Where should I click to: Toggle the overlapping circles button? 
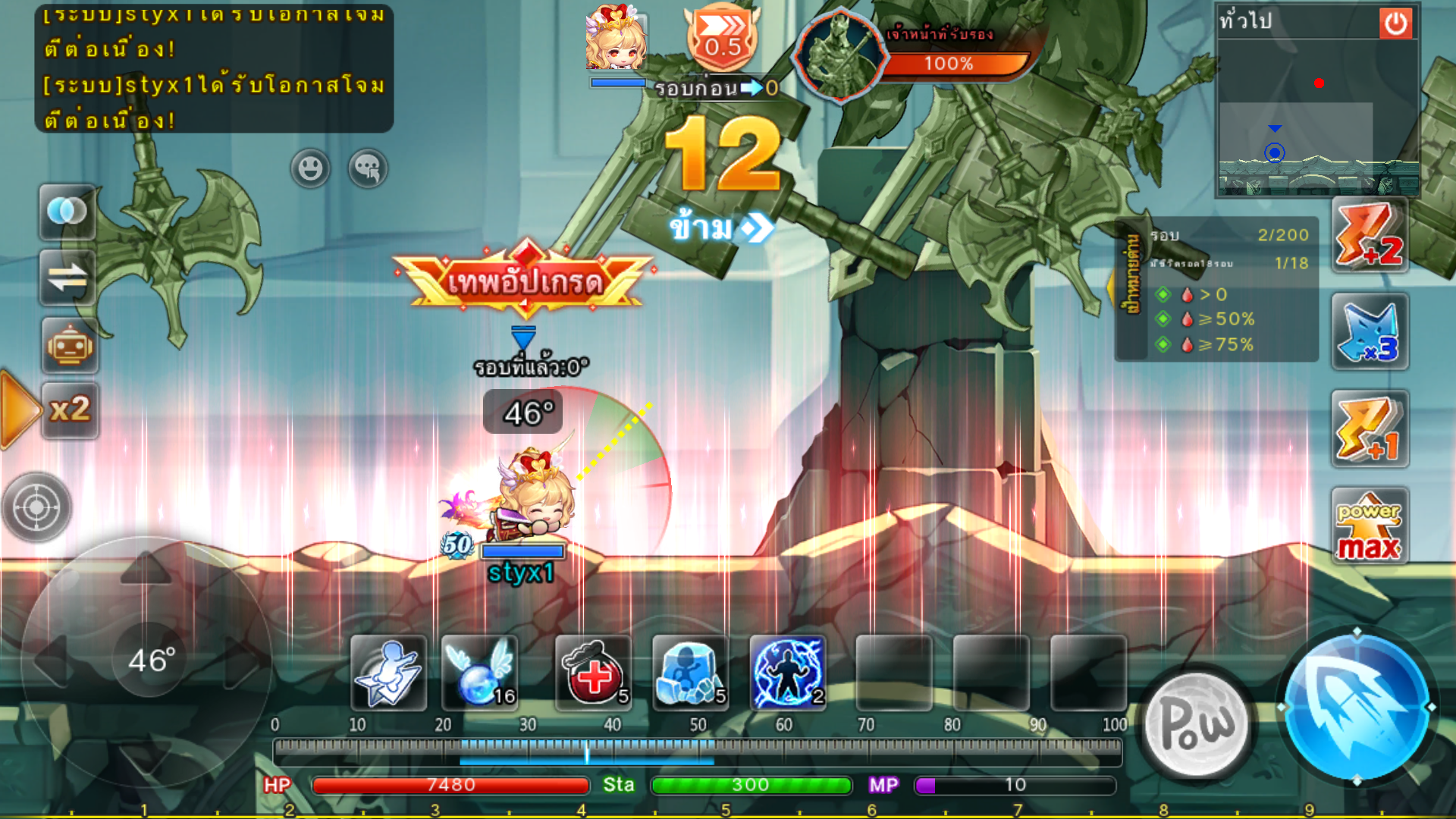click(67, 212)
